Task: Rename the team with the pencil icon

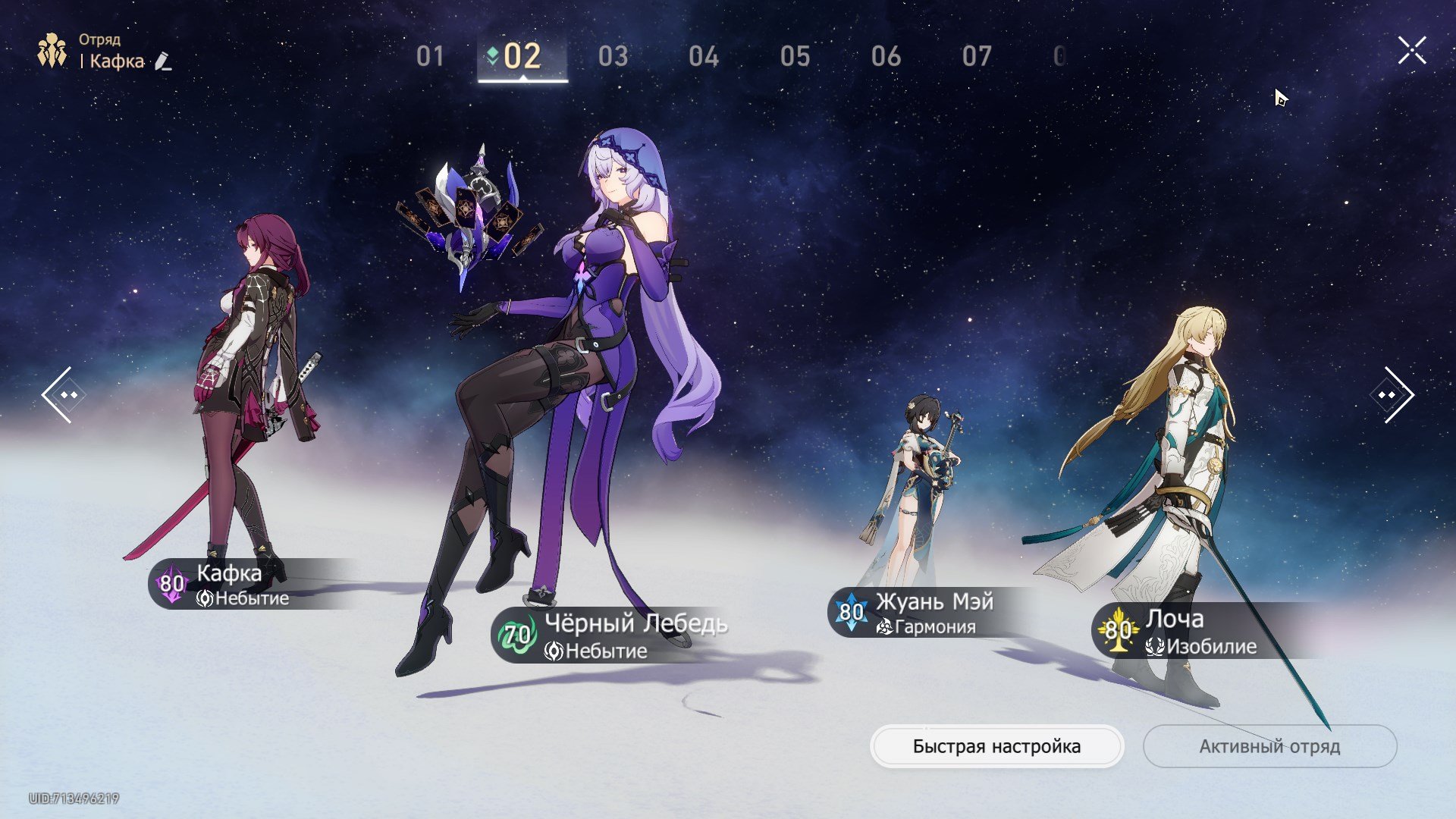Action: (163, 61)
